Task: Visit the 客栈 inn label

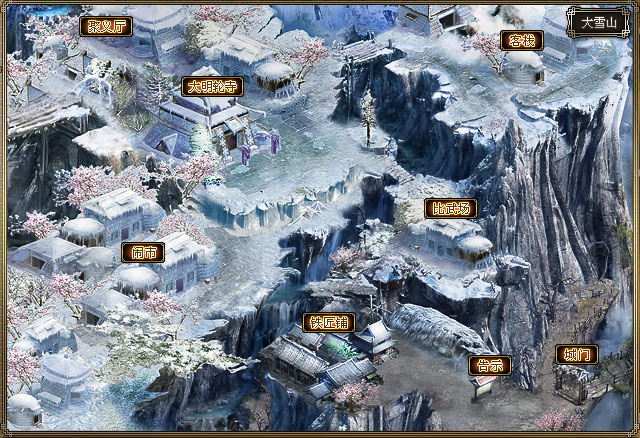Action: coord(522,41)
